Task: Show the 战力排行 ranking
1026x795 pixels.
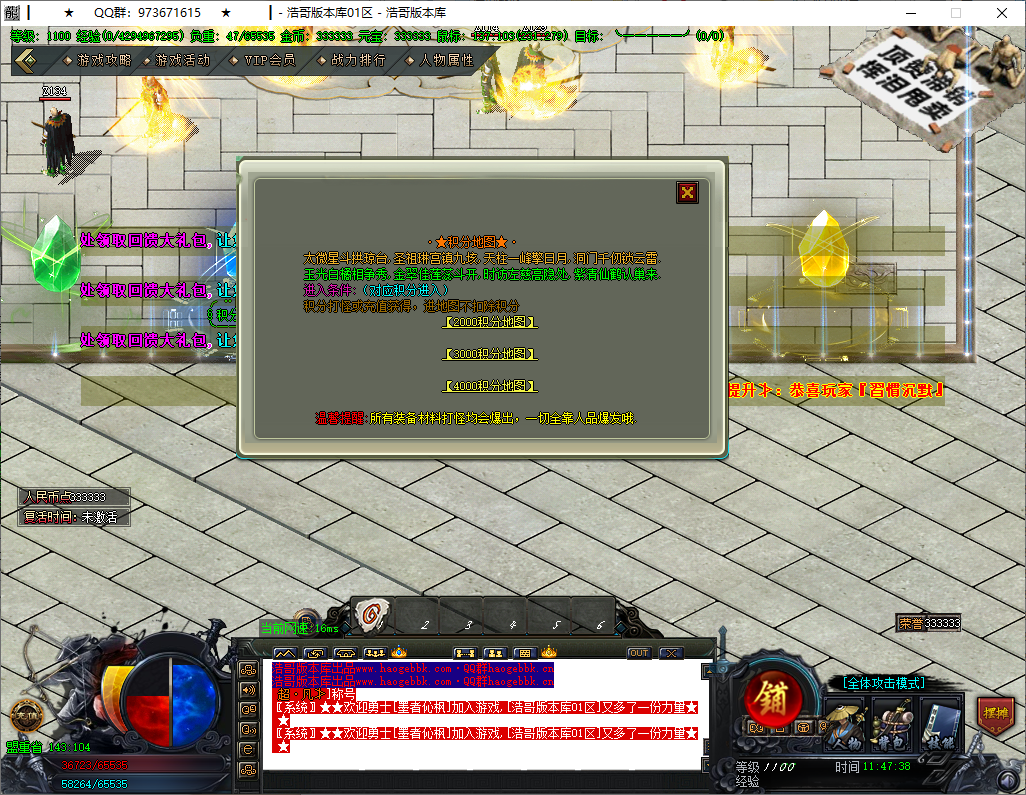Action: (x=357, y=60)
